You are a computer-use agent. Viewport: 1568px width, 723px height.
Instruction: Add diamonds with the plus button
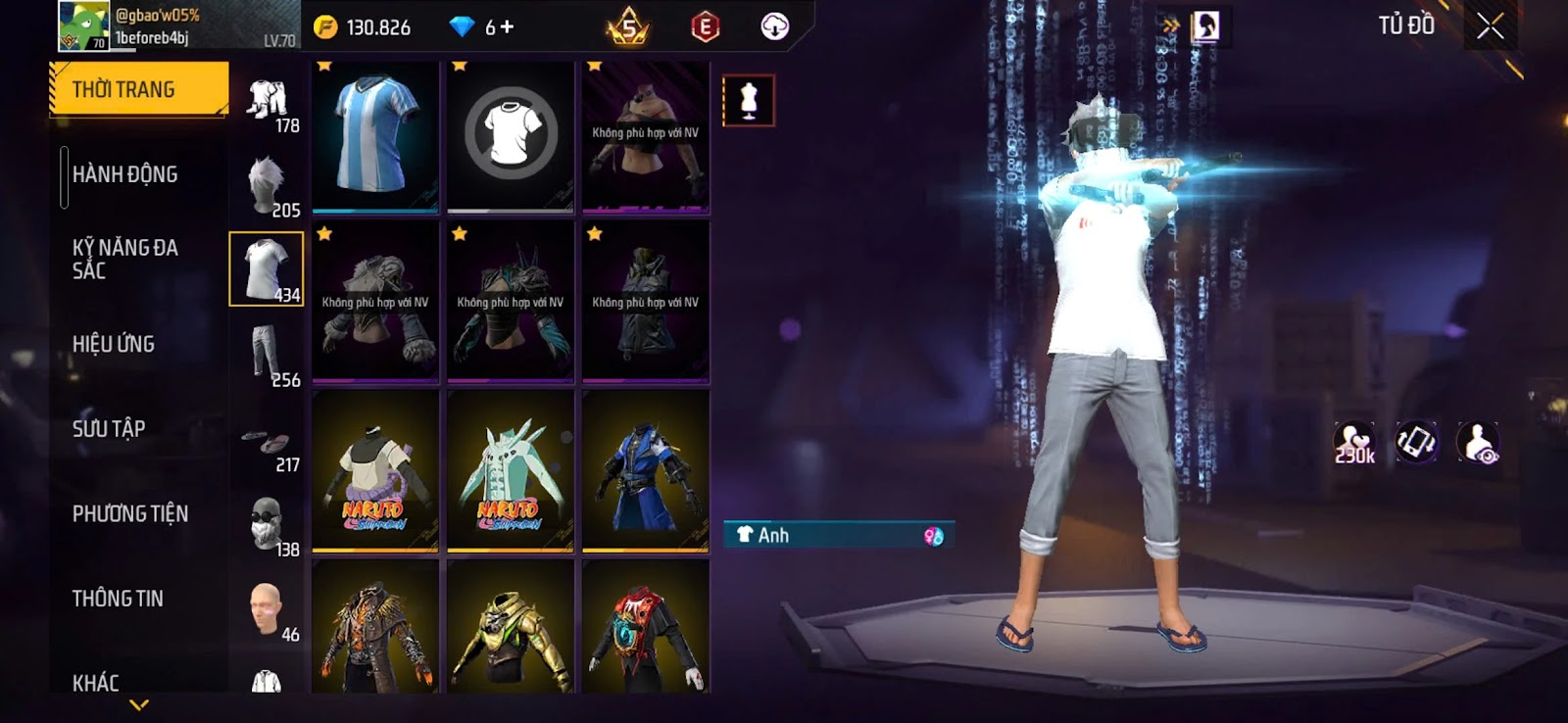click(x=507, y=27)
